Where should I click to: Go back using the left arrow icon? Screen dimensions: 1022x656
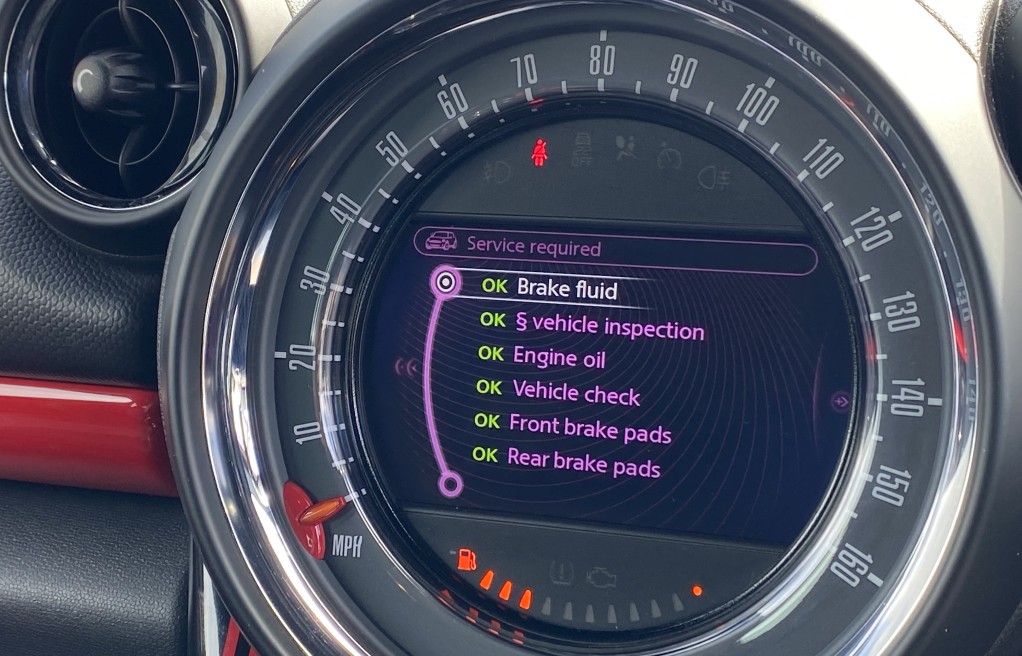click(406, 367)
